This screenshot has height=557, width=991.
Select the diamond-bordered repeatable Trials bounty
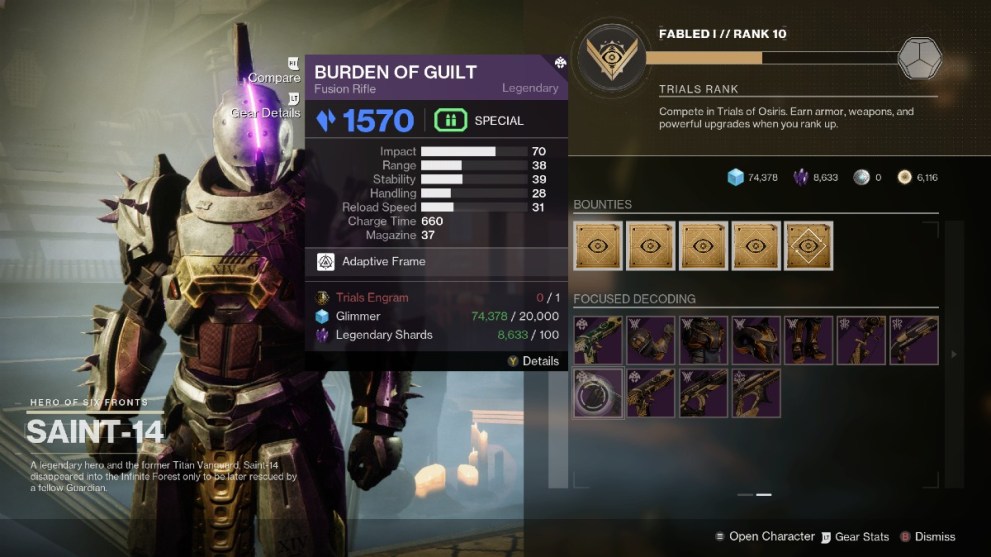pyautogui.click(x=808, y=246)
